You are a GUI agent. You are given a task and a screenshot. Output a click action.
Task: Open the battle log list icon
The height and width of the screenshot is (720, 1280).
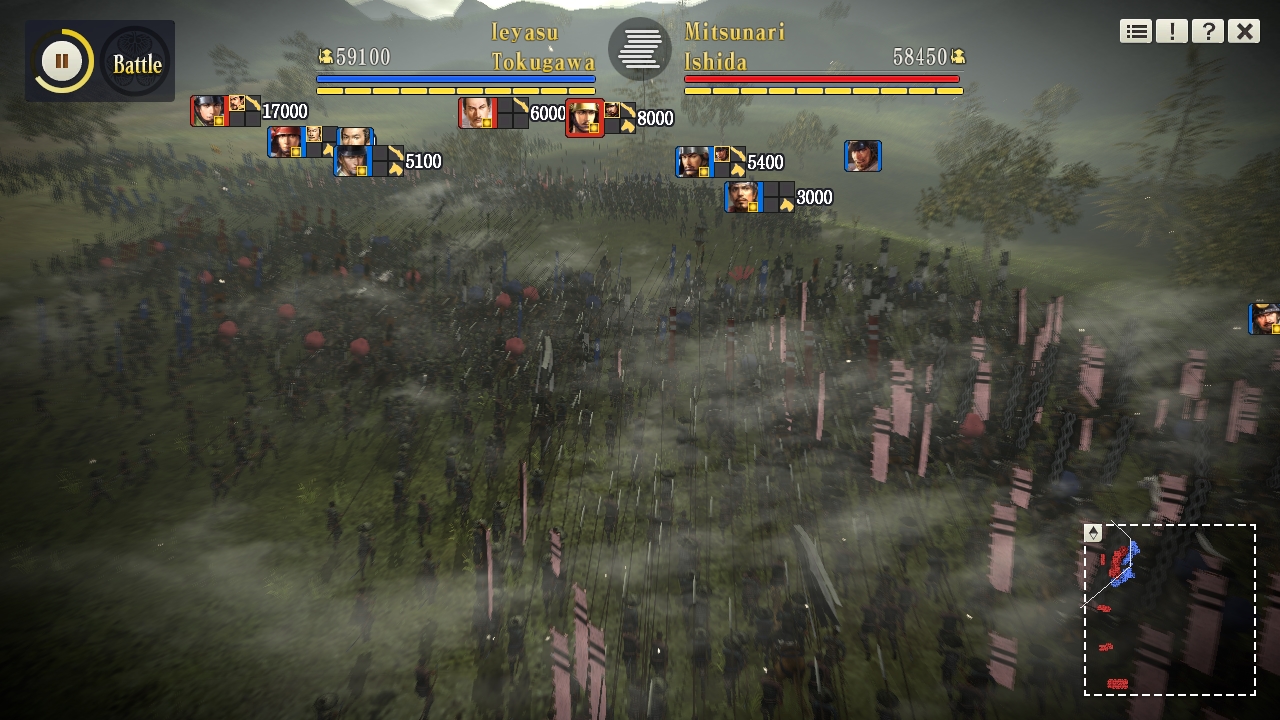(1135, 31)
